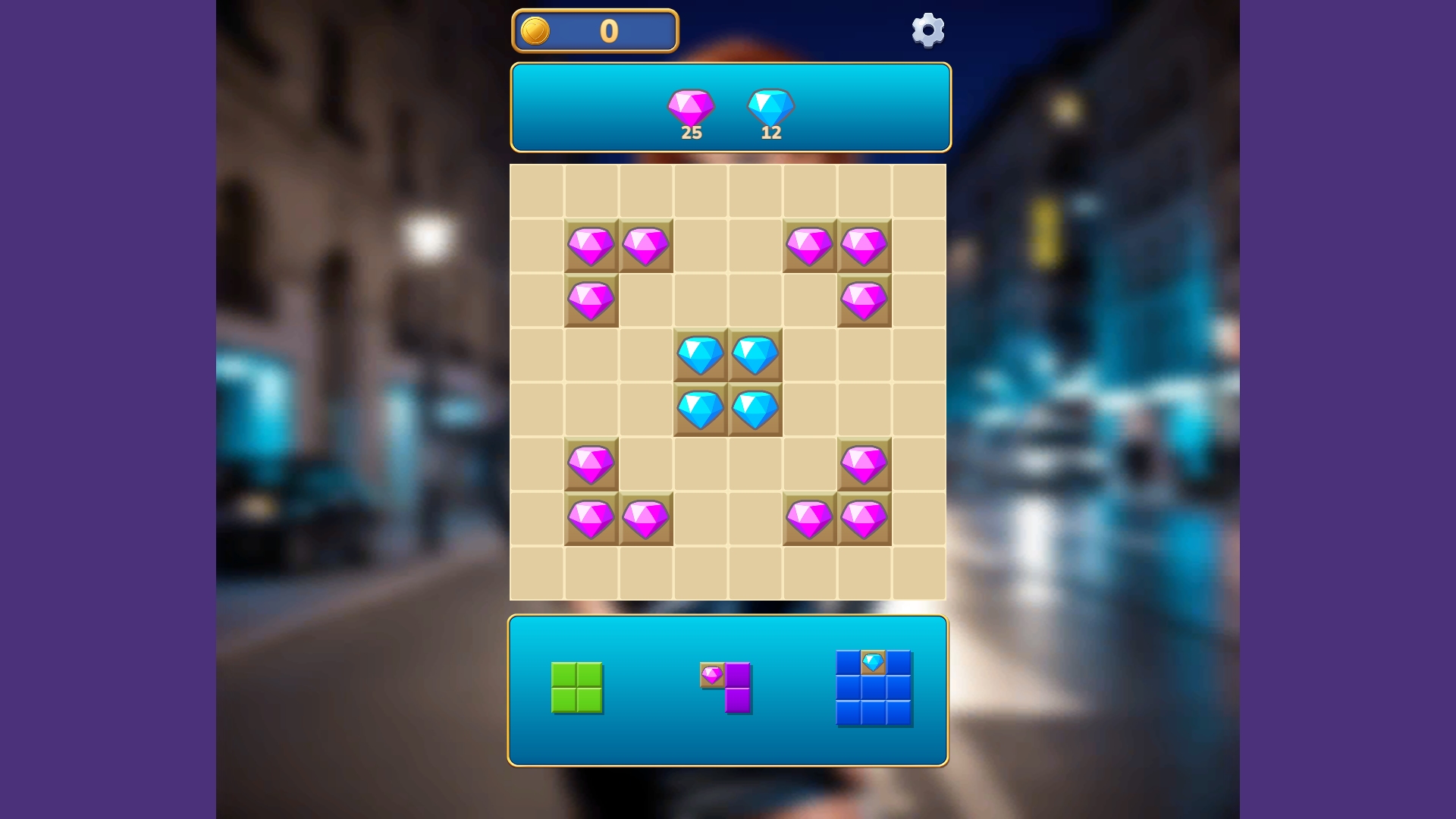Pick the green 2x2 square piece

[578, 686]
